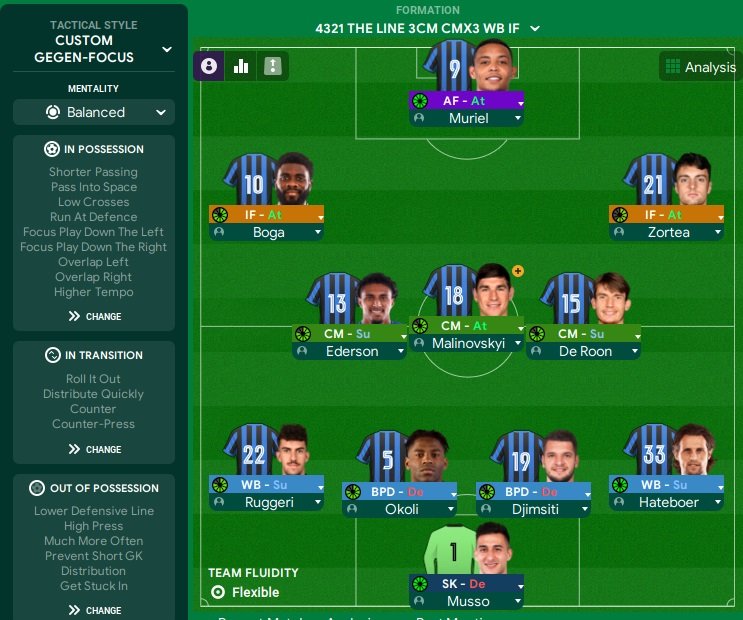This screenshot has width=743, height=620.
Task: Open Boga's IF role dropdown
Action: tap(266, 215)
